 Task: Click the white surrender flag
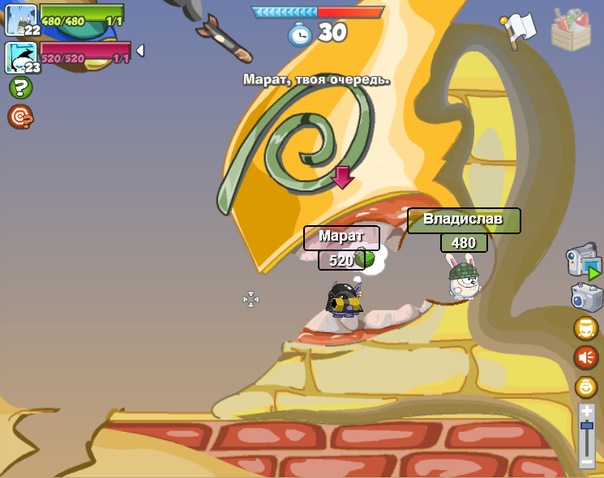pyautogui.click(x=517, y=28)
